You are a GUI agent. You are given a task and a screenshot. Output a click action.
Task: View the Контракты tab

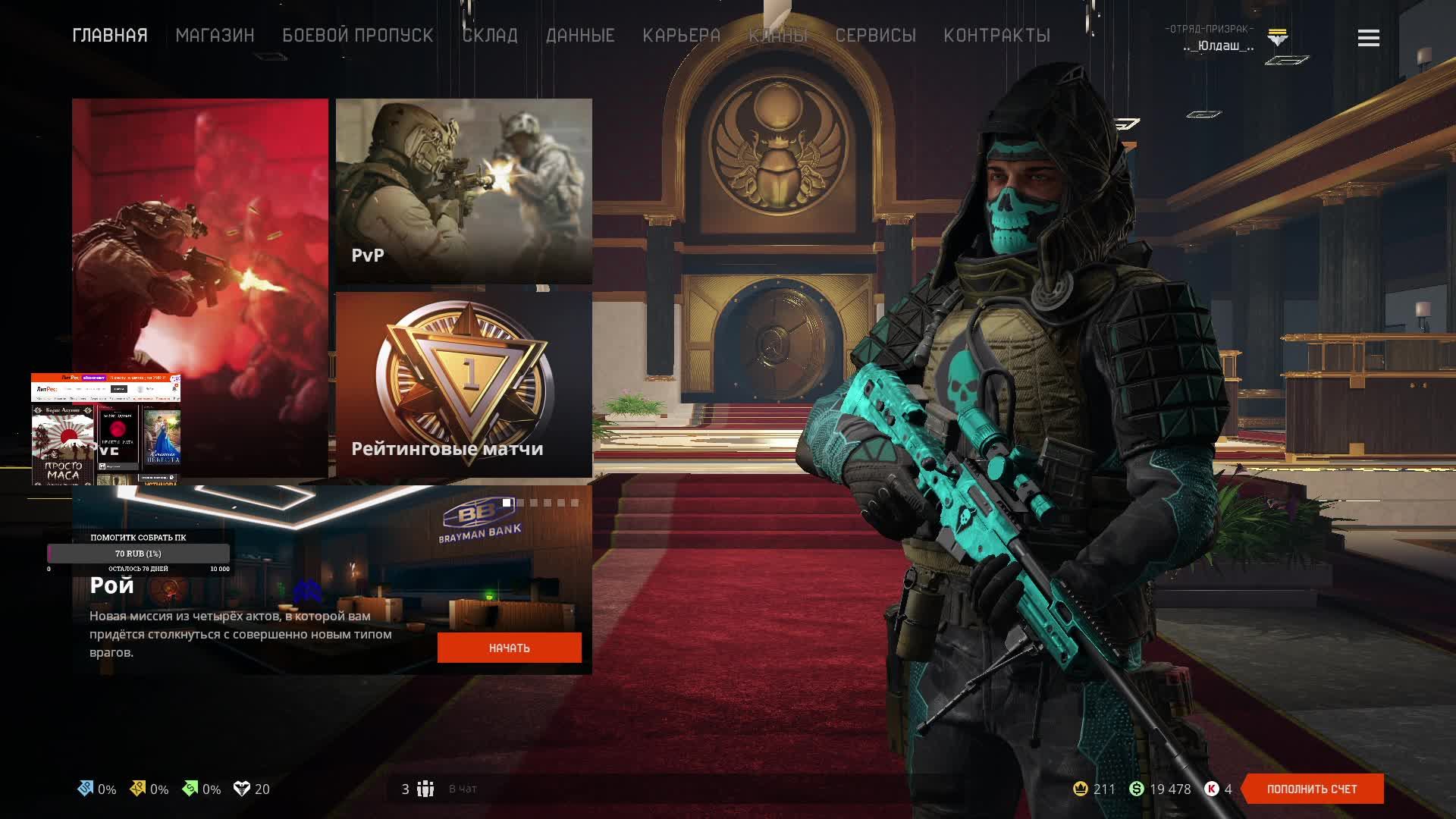pyautogui.click(x=996, y=36)
